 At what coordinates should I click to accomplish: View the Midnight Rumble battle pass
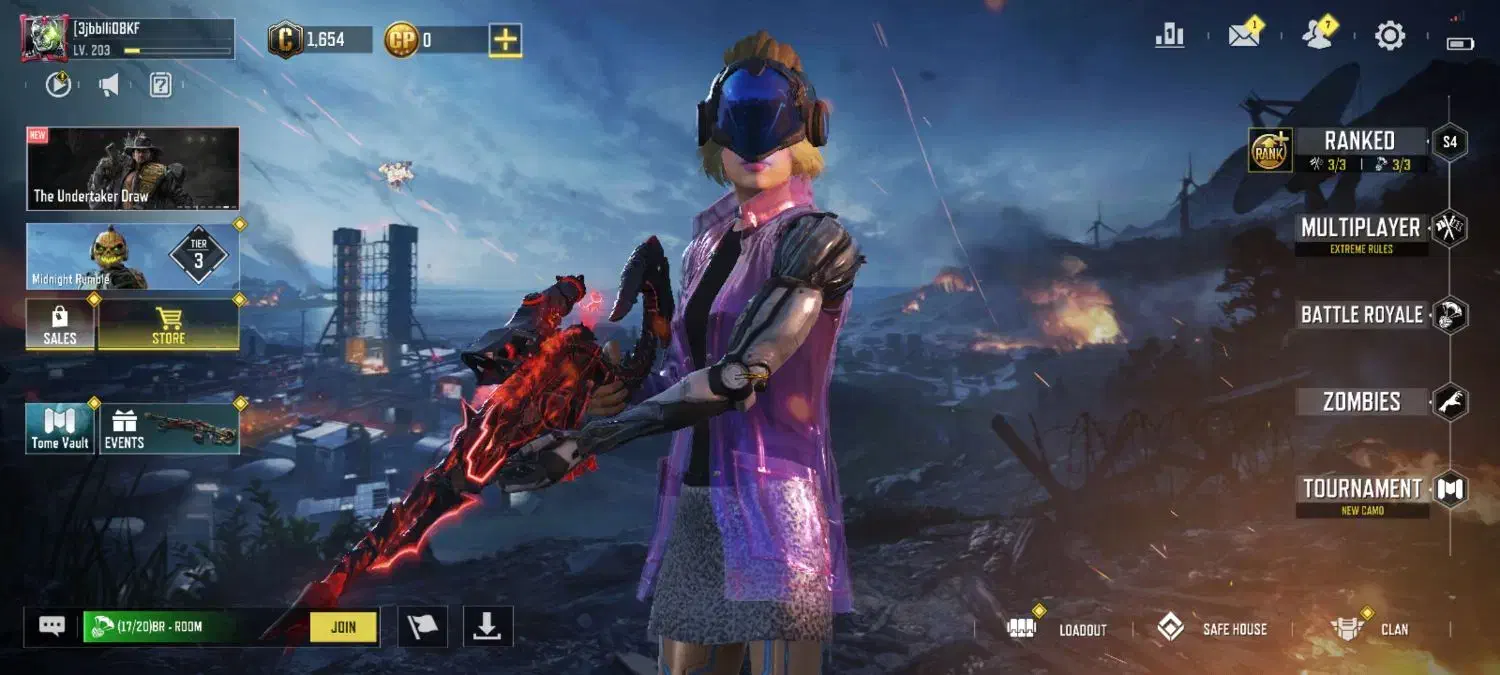[x=133, y=257]
